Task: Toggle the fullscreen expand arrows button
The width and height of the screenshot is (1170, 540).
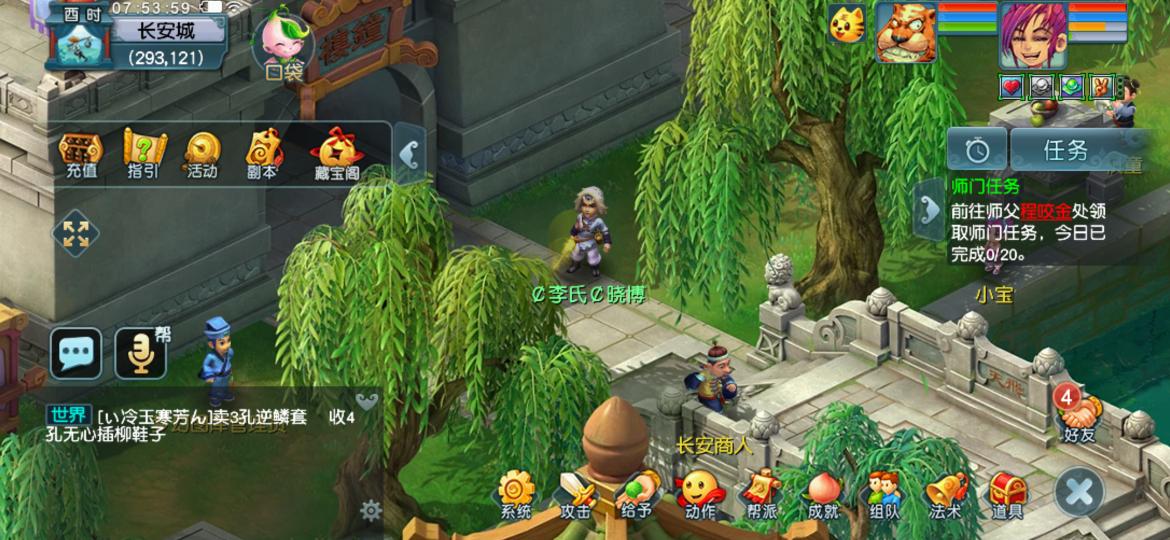Action: (76, 235)
